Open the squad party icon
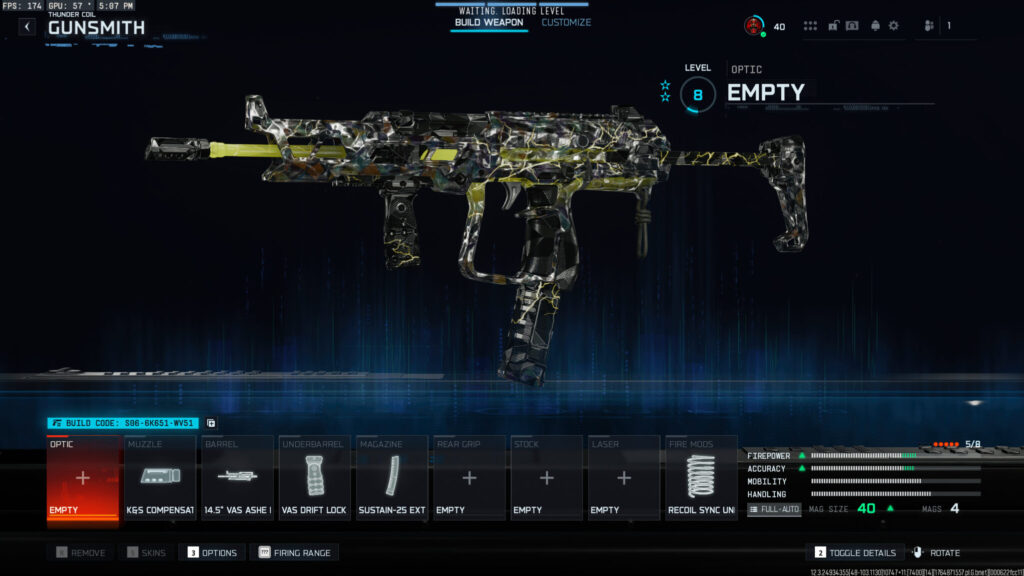The image size is (1024, 576). [929, 26]
